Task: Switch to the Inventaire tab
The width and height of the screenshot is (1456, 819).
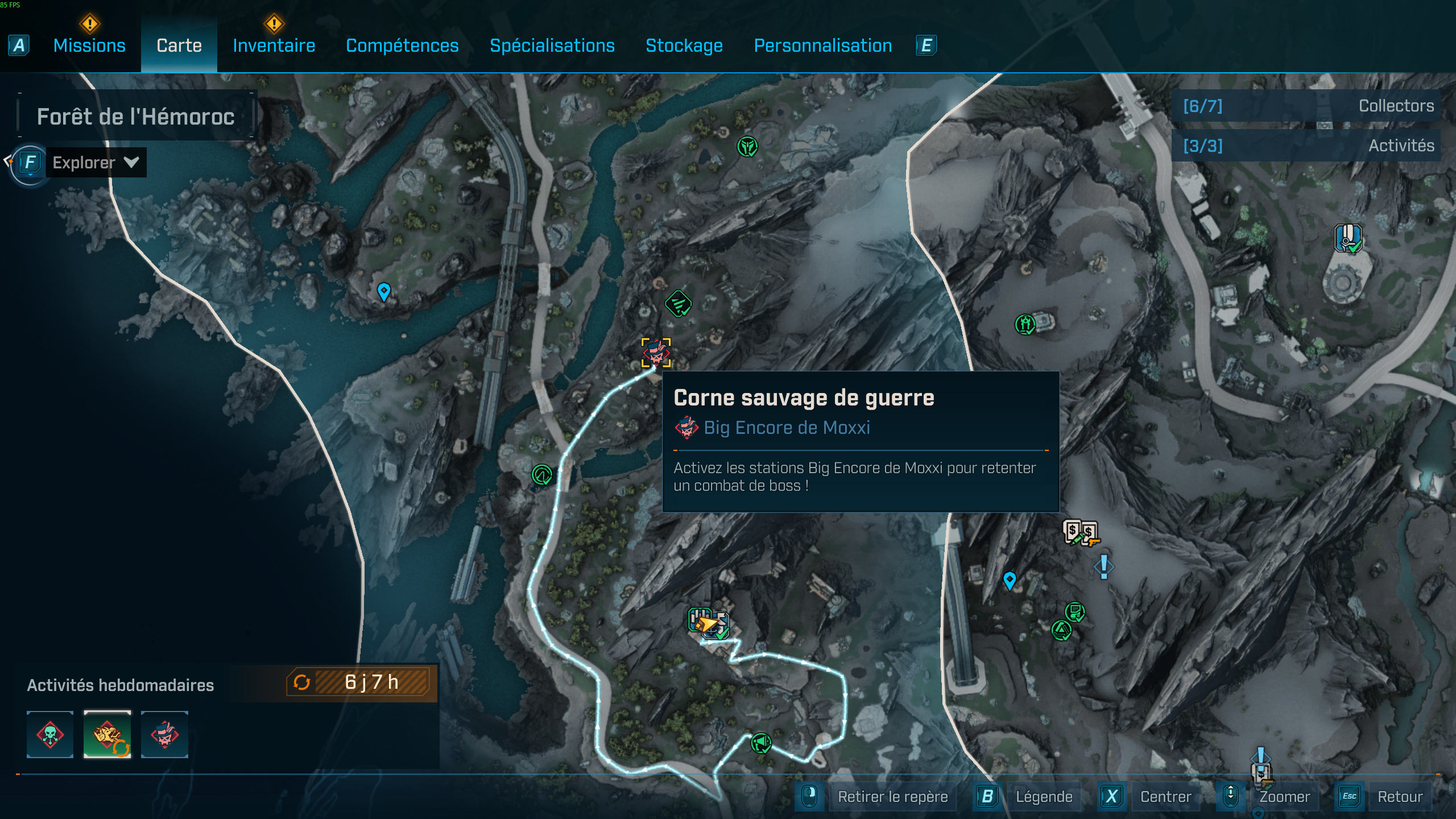Action: tap(274, 45)
